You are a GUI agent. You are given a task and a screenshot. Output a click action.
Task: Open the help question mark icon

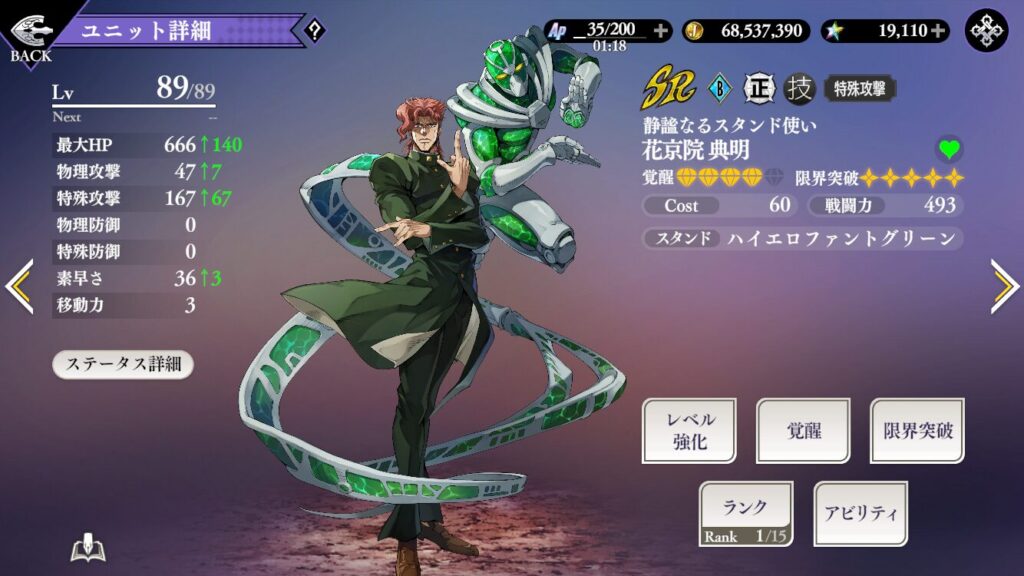click(315, 31)
